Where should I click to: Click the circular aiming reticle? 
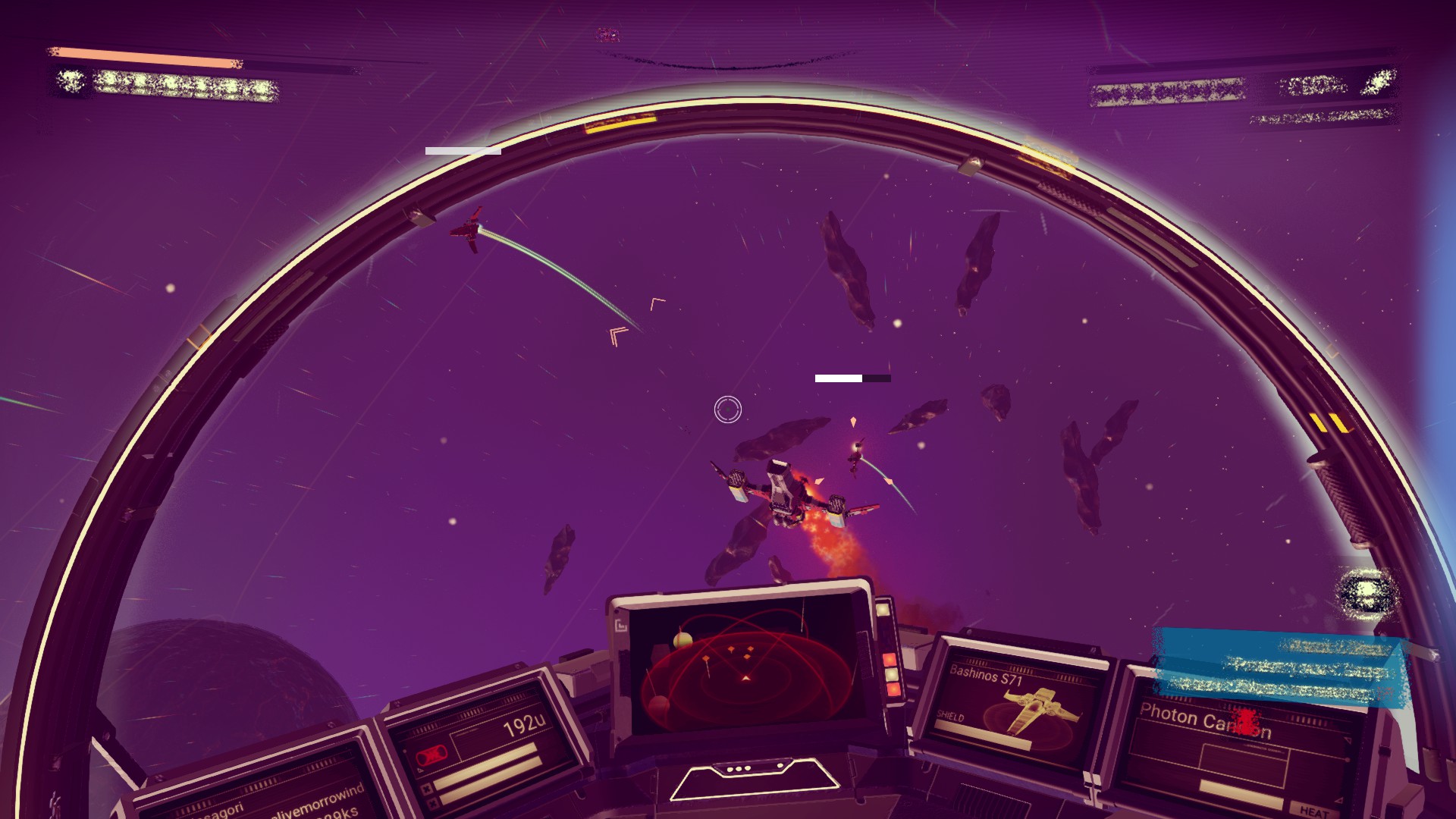[728, 409]
